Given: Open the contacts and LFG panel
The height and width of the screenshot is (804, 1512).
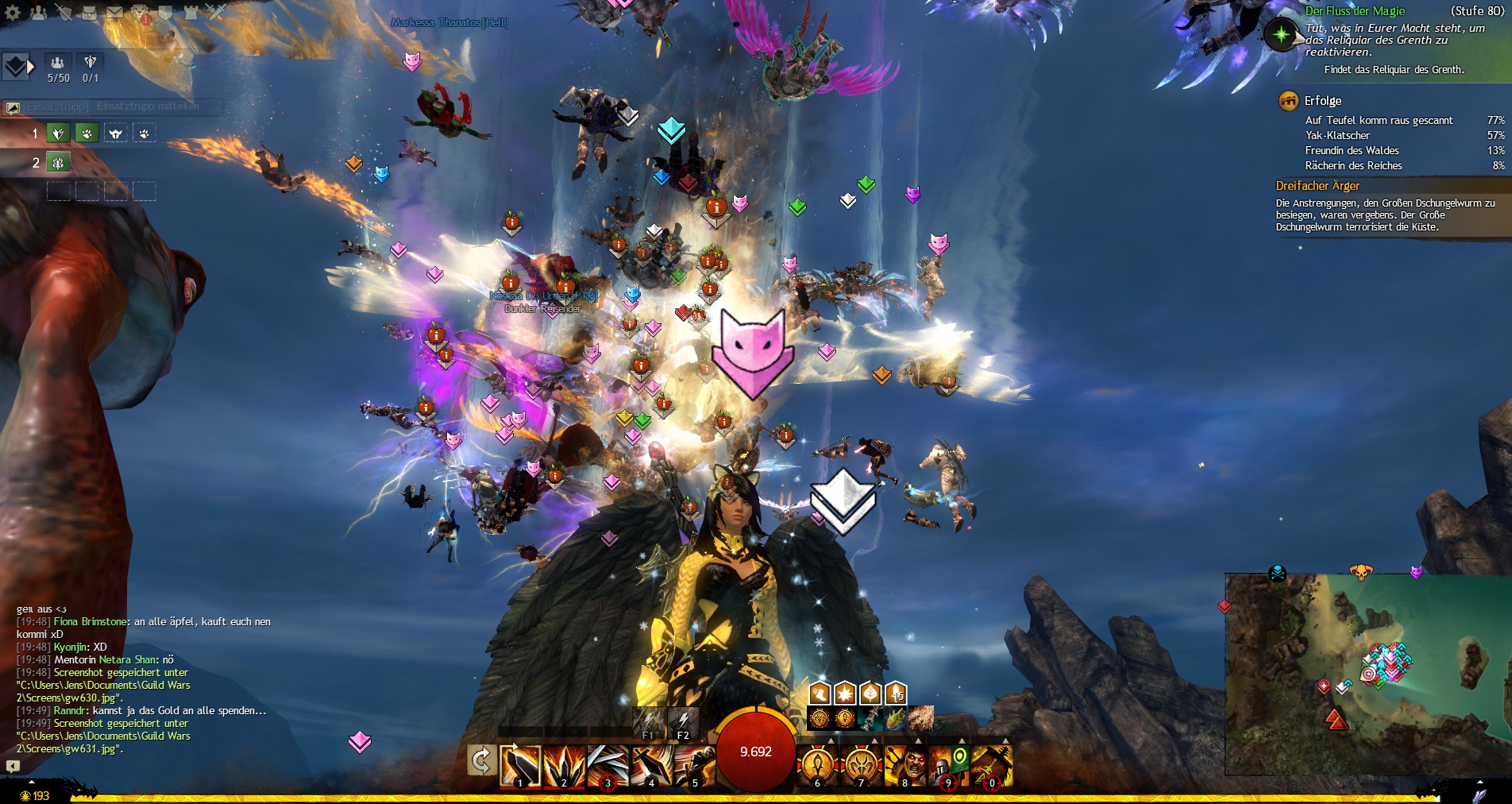Looking at the screenshot, I should point(37,12).
